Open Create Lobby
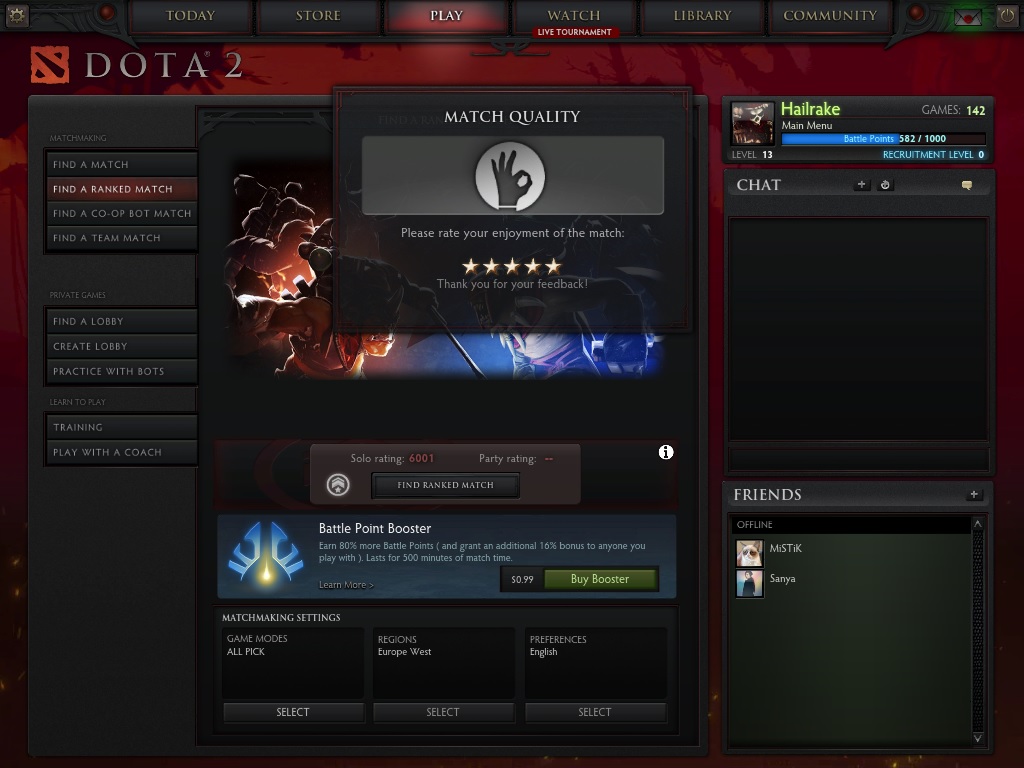The image size is (1024, 768). [x=122, y=346]
